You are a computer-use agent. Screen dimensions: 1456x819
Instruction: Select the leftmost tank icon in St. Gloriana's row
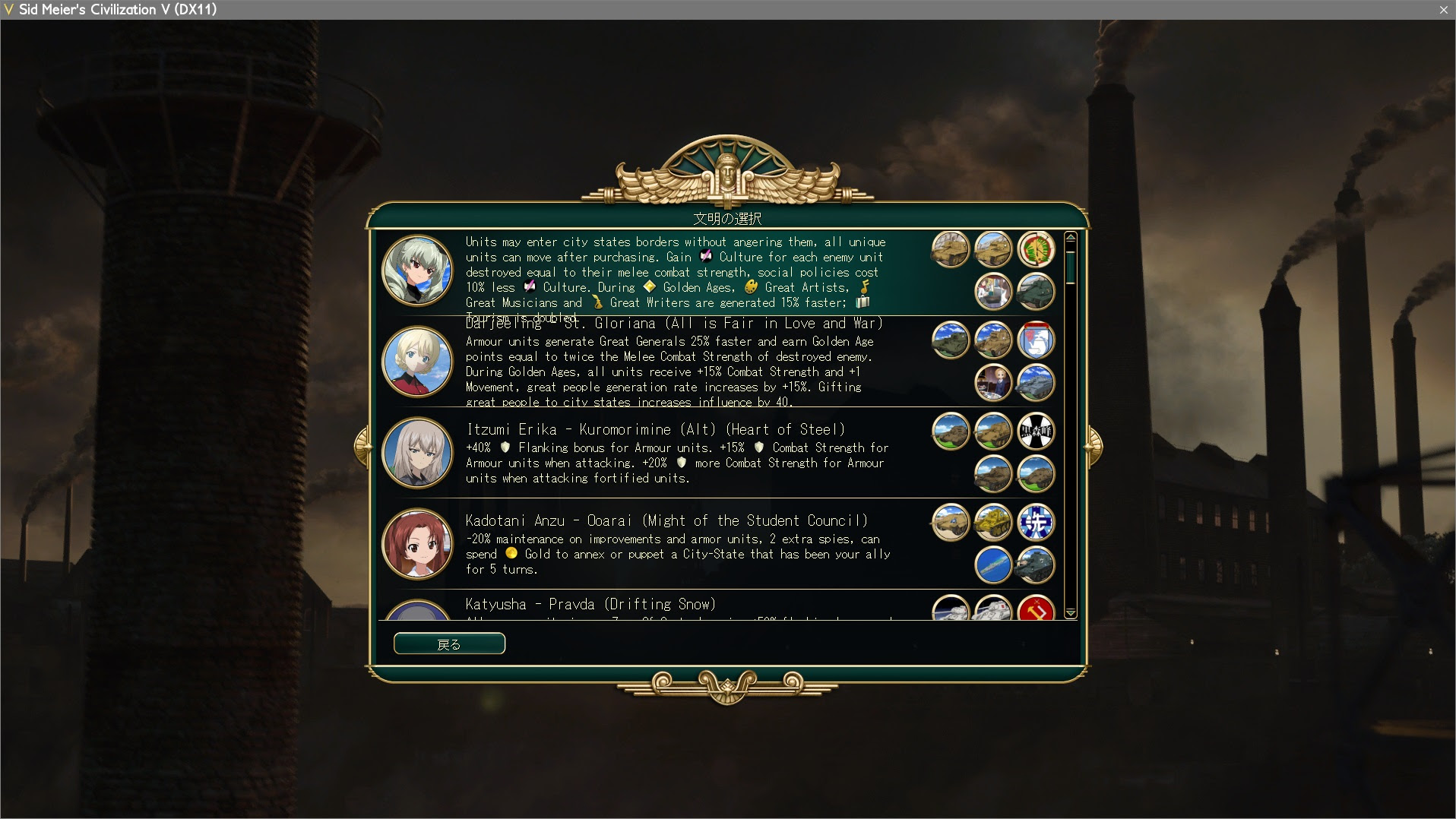tap(950, 340)
